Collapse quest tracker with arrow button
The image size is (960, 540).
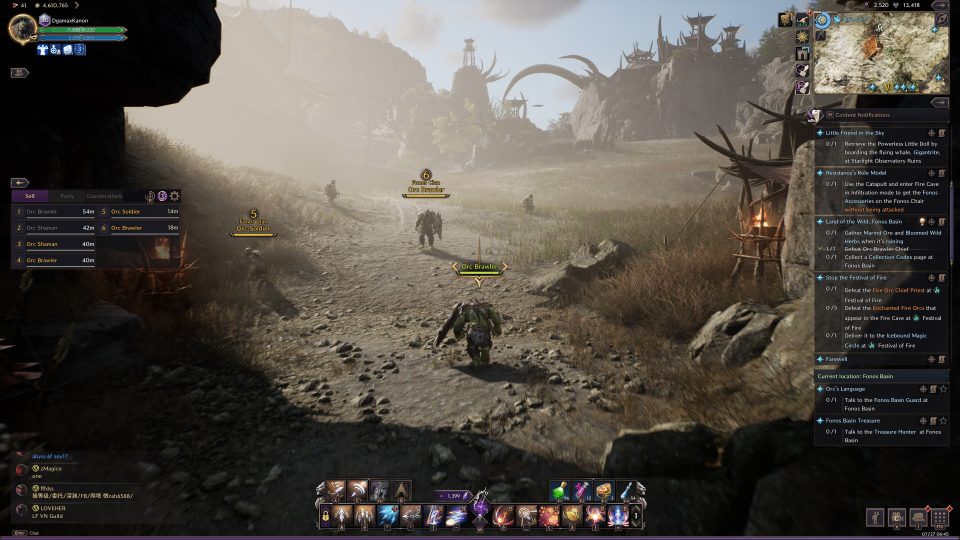click(x=939, y=102)
